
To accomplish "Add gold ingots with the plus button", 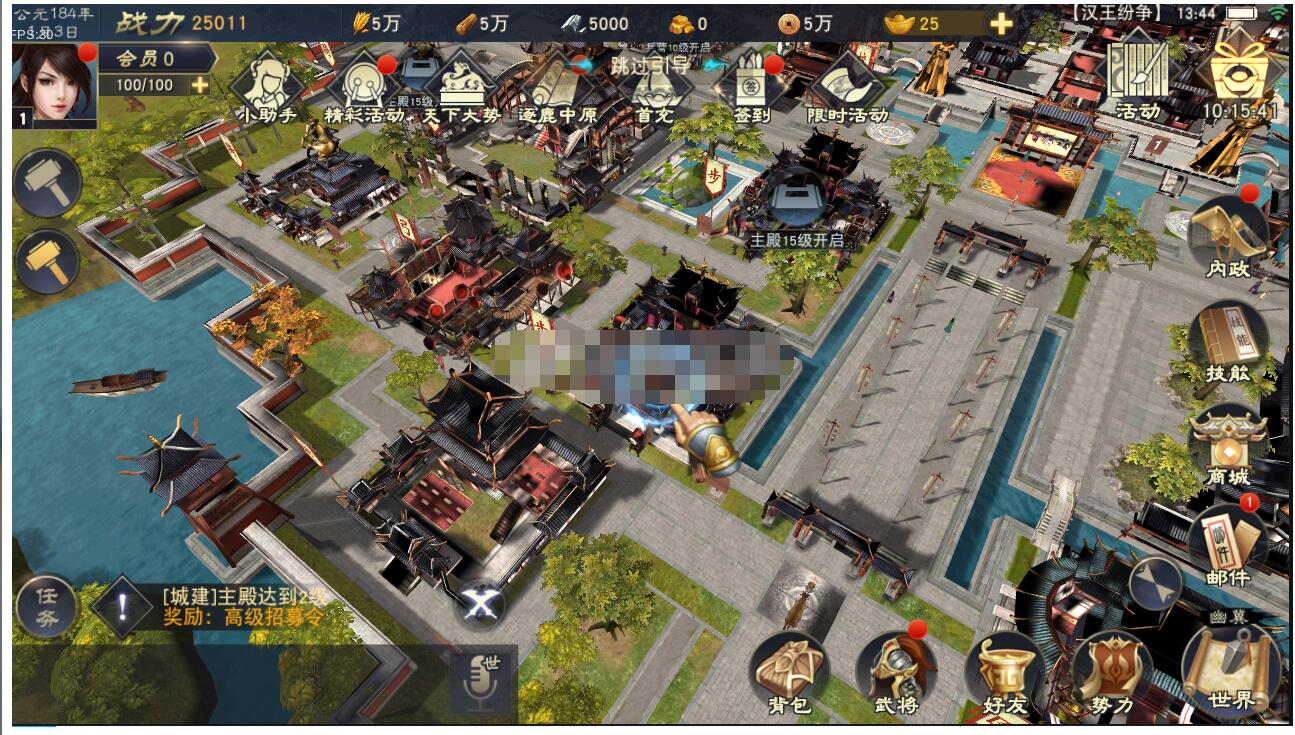I will coord(1001,24).
